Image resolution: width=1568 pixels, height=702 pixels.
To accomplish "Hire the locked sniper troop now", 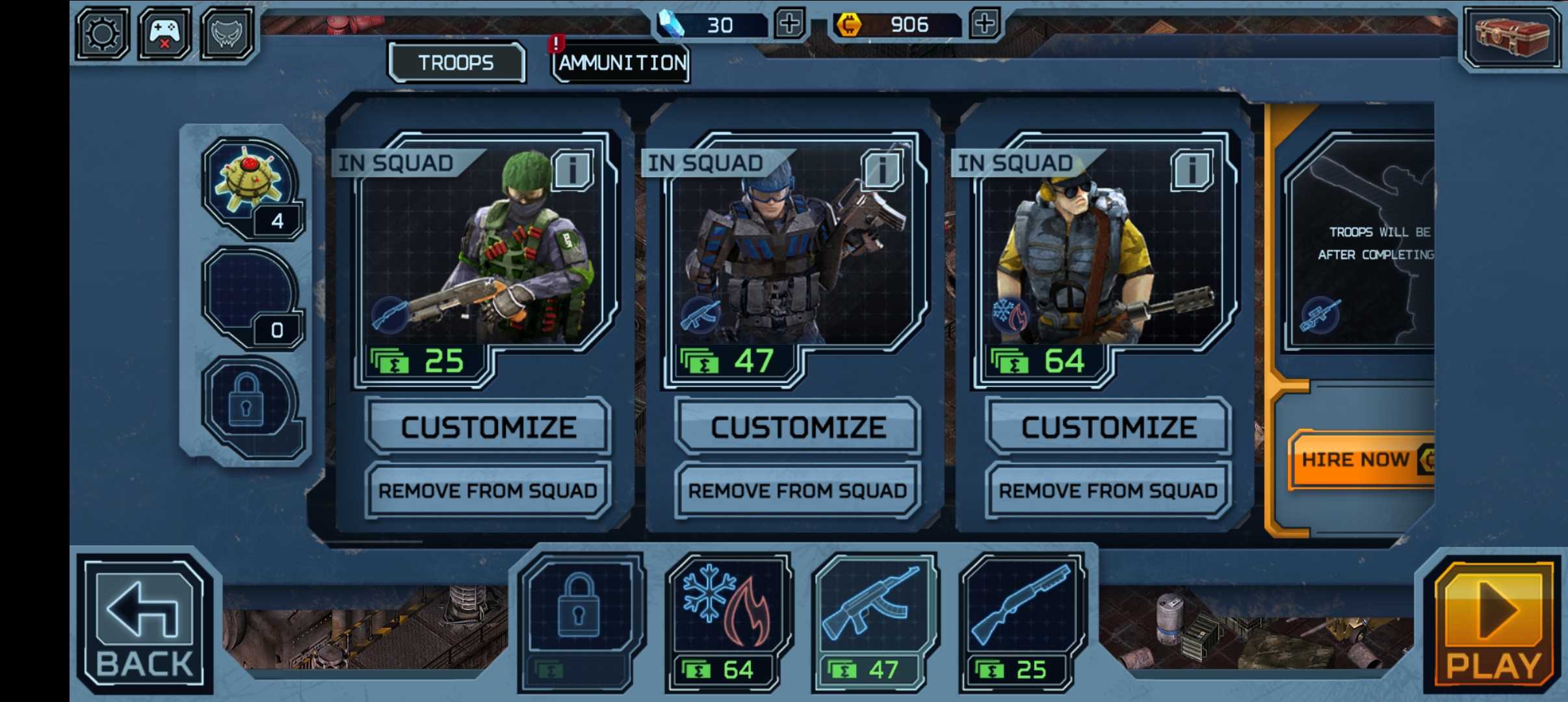I will (1359, 460).
